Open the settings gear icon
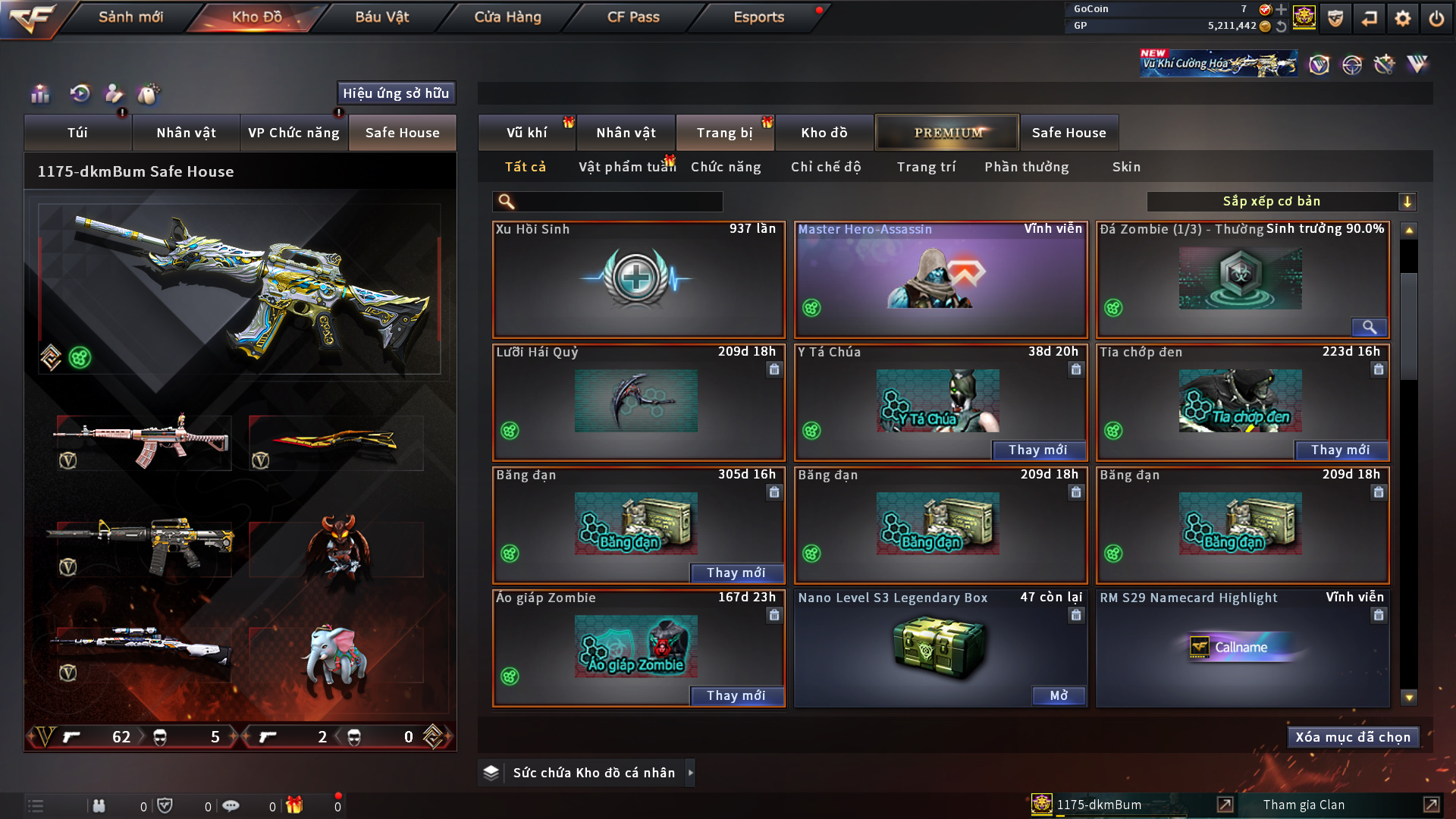Image resolution: width=1456 pixels, height=819 pixels. (1403, 18)
